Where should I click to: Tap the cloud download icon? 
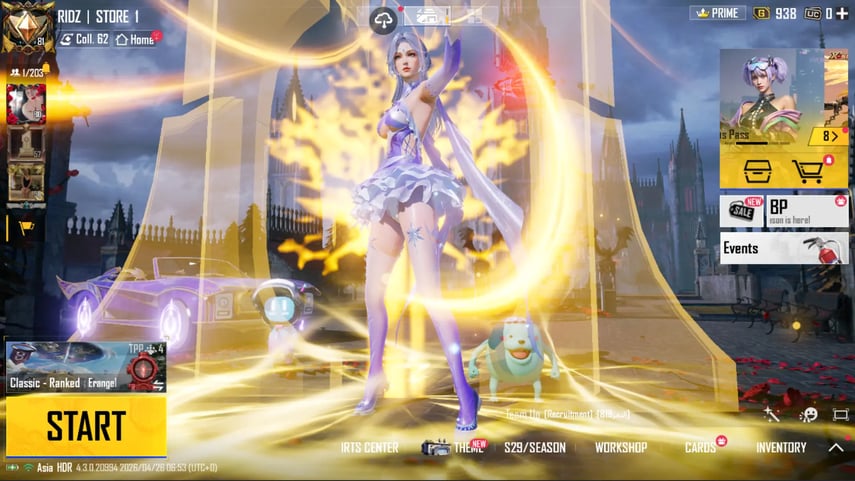pos(384,18)
